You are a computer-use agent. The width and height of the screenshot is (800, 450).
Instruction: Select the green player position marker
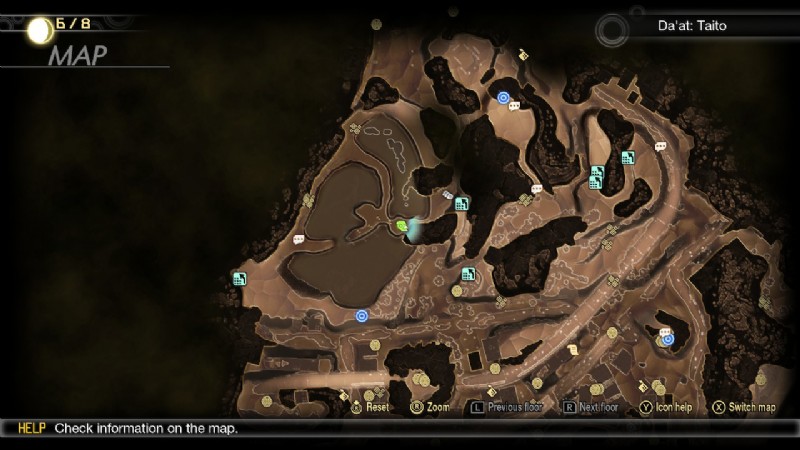[x=401, y=227]
